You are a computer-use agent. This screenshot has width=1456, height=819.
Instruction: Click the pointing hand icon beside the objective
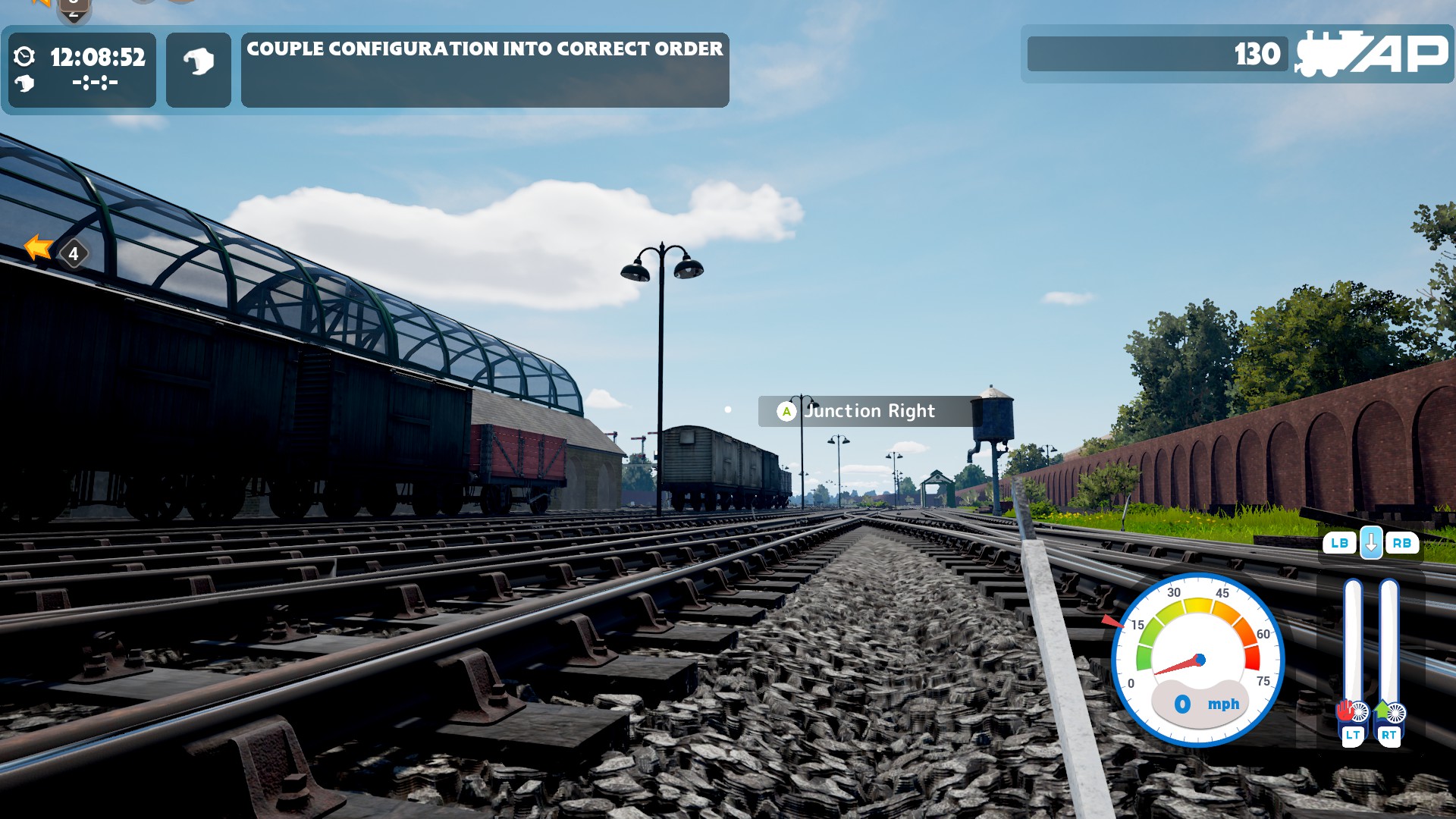click(199, 69)
